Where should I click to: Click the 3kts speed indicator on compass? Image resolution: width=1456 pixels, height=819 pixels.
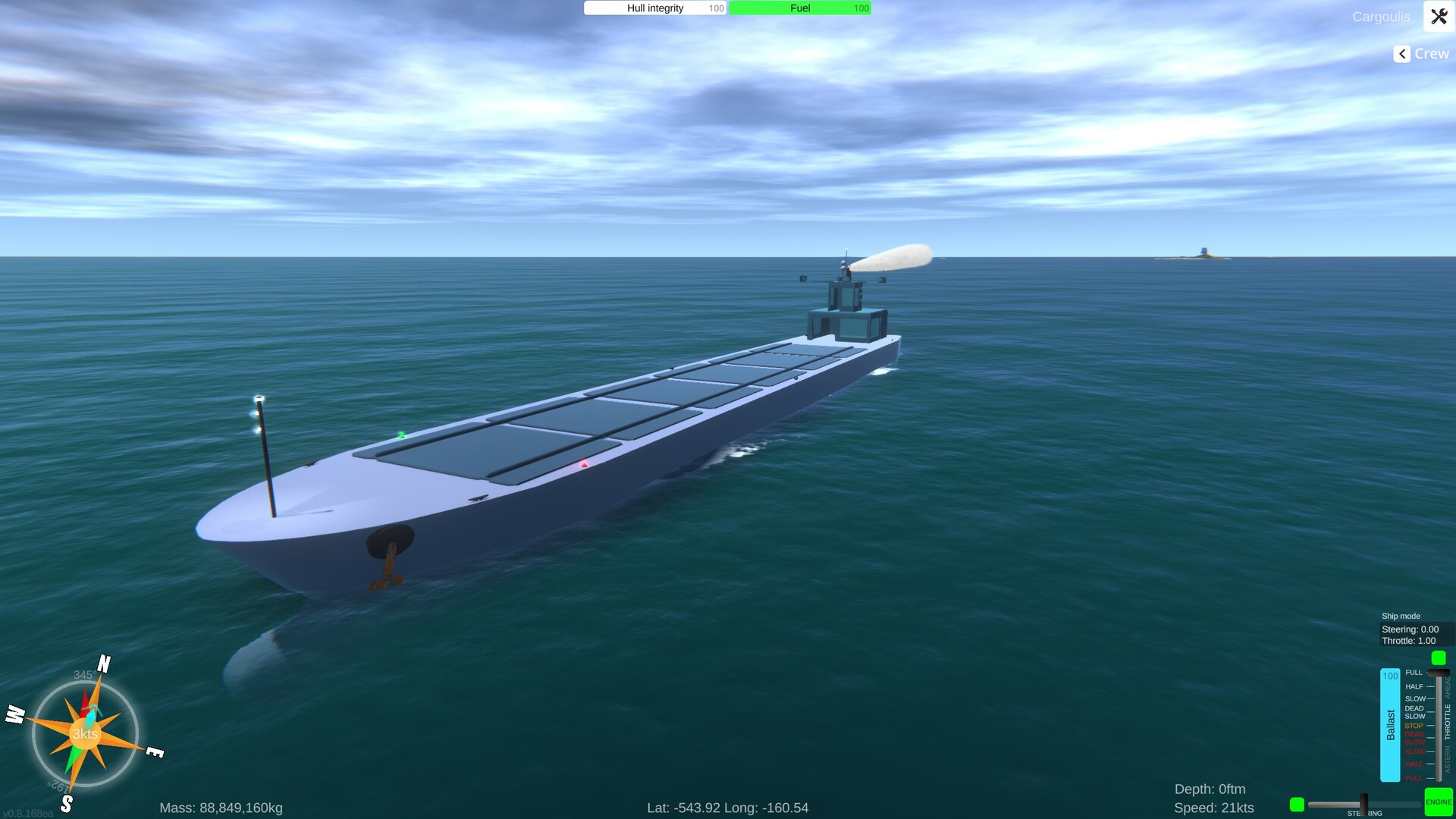click(84, 734)
